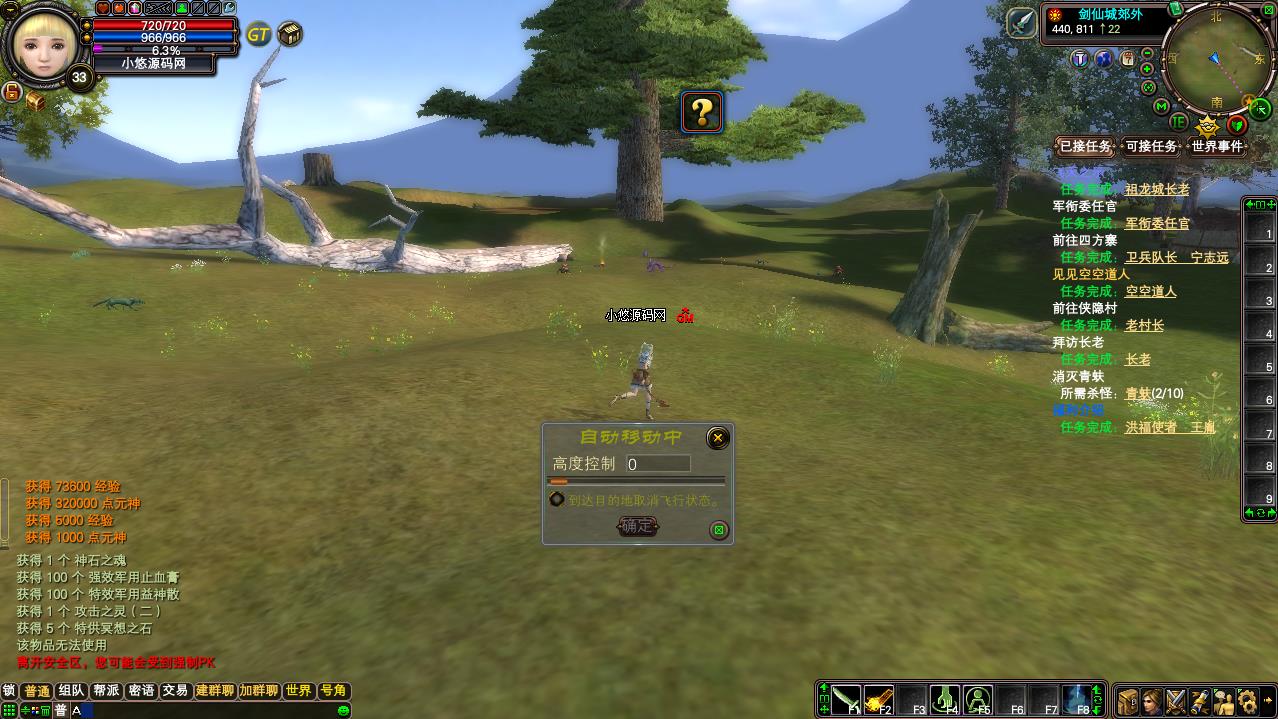Switch to the 可接任务 available quests tab

1151,147
